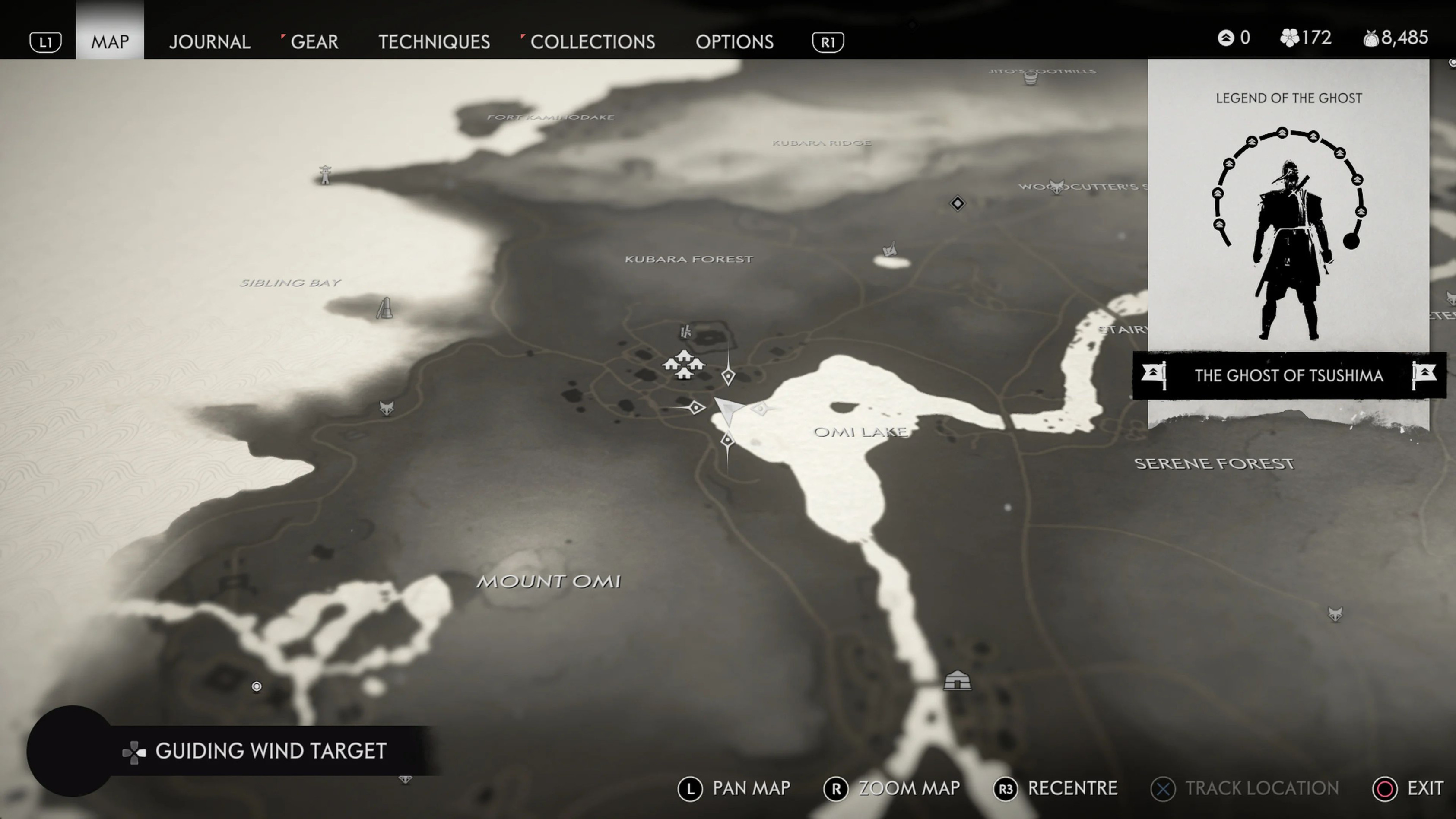The height and width of the screenshot is (819, 1456).
Task: Switch to the Journal tab
Action: click(x=209, y=42)
